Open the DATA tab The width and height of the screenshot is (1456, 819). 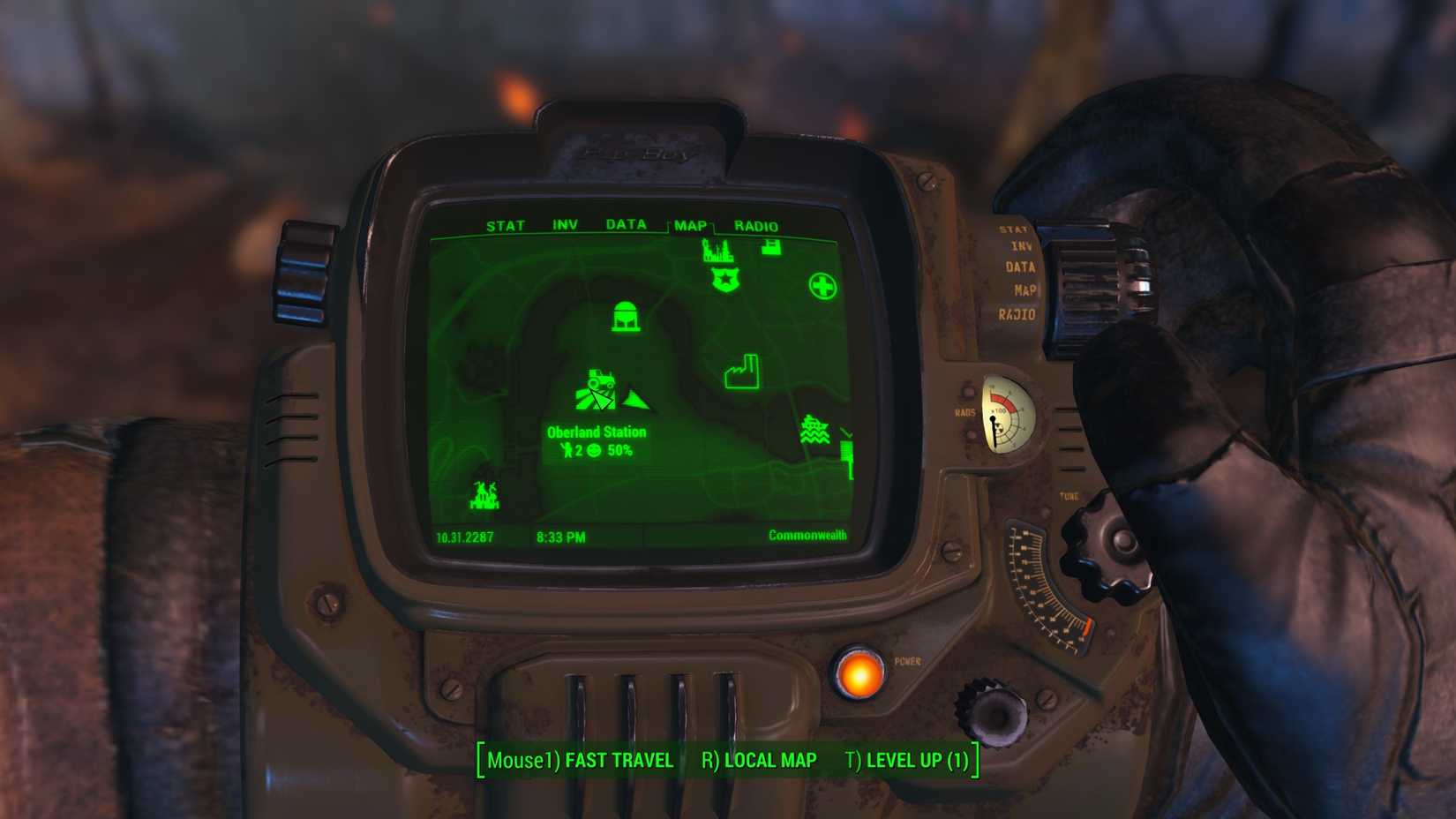tap(626, 225)
